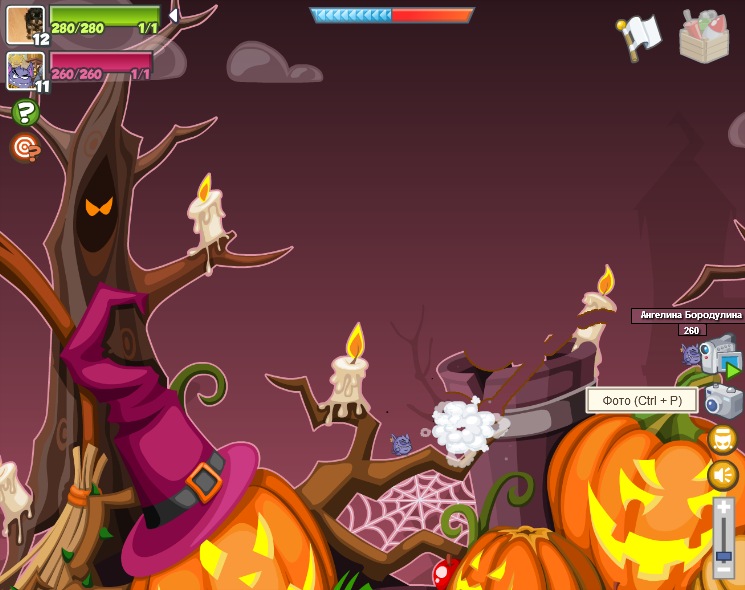Click the orange target hint button
Image resolution: width=745 pixels, height=590 pixels.
[x=26, y=148]
